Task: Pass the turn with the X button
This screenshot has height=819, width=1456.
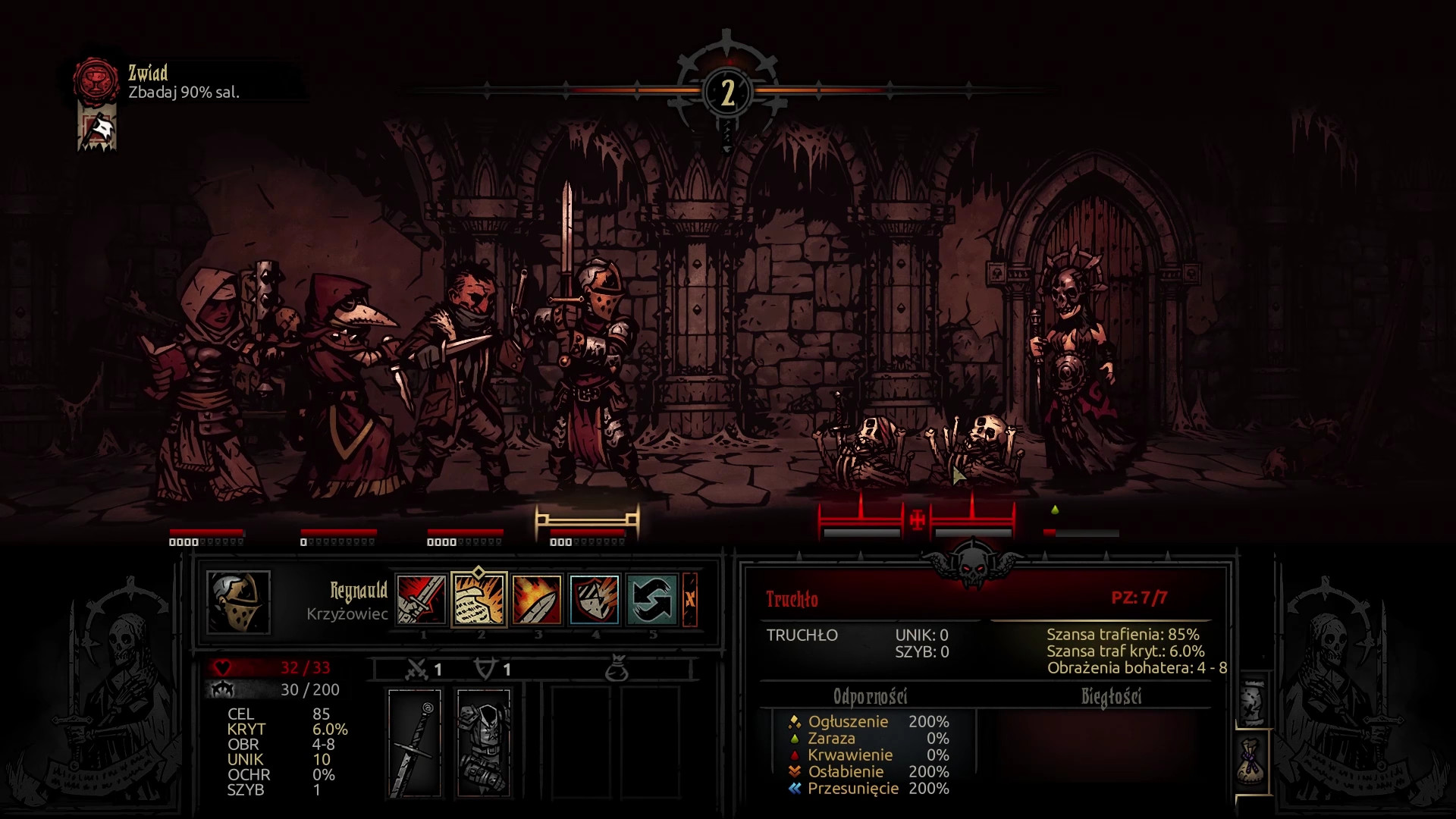Action: (x=689, y=599)
